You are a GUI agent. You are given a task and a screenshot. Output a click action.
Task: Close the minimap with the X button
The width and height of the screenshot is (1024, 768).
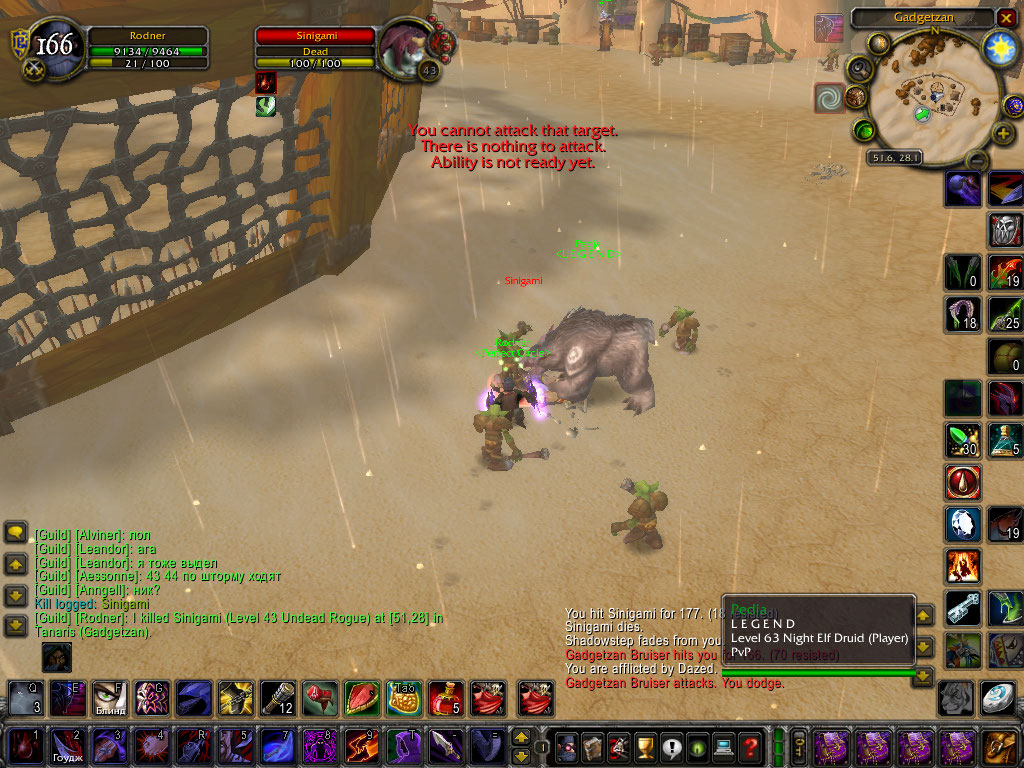click(x=1006, y=18)
